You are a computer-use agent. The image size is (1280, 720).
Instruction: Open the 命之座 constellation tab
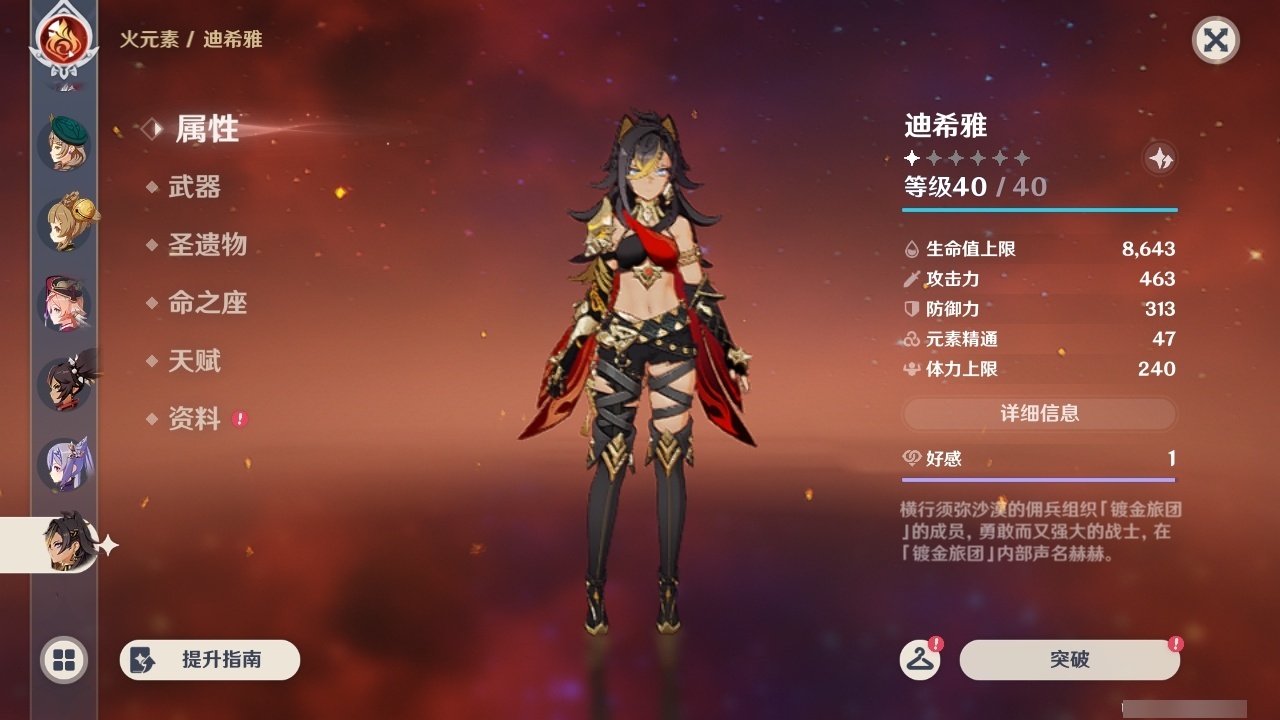click(x=210, y=304)
